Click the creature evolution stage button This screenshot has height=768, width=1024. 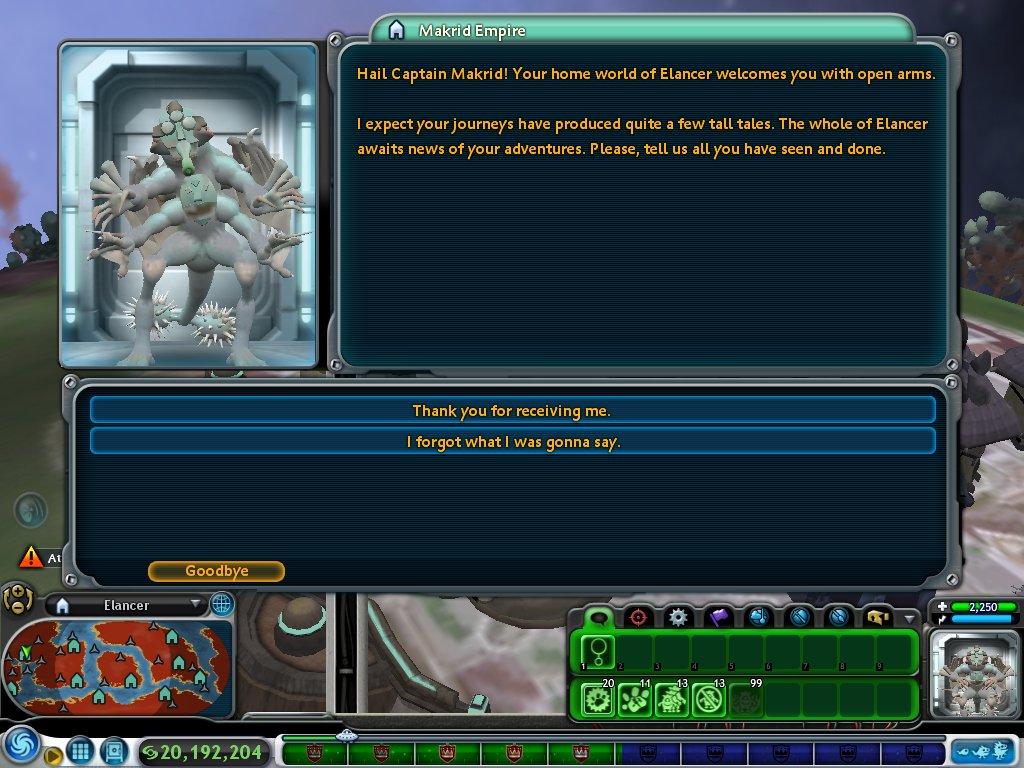[x=983, y=750]
